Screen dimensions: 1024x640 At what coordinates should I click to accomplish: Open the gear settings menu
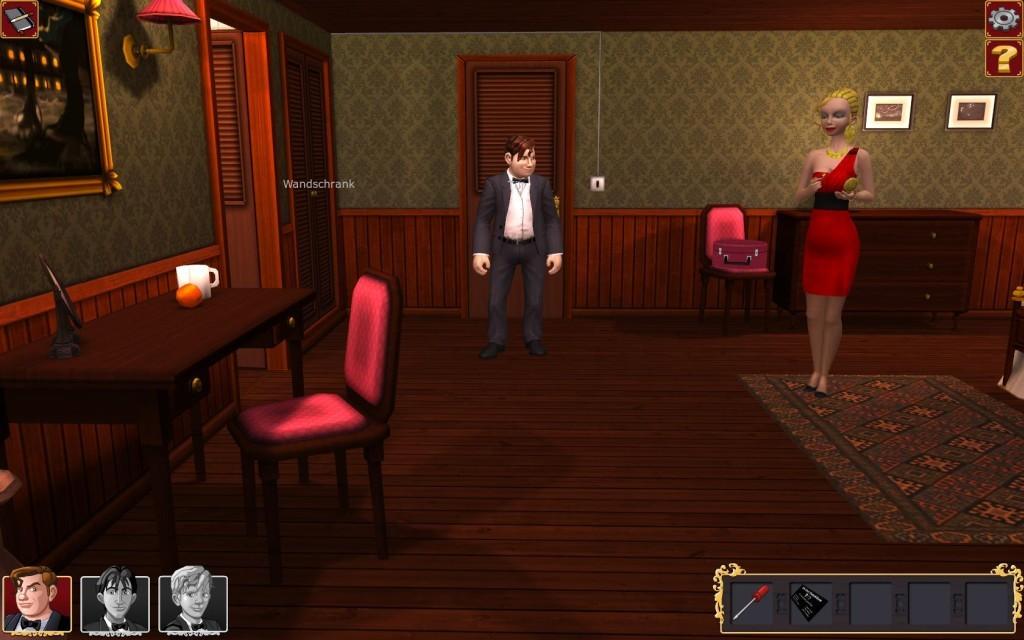coord(1003,18)
